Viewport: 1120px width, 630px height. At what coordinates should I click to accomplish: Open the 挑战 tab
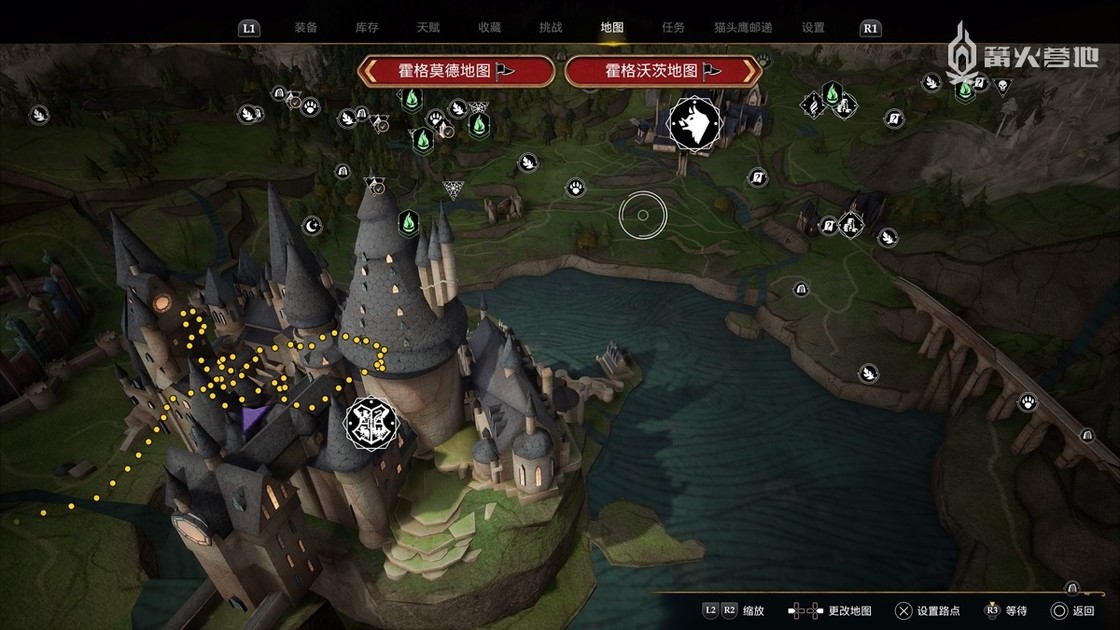coord(550,28)
